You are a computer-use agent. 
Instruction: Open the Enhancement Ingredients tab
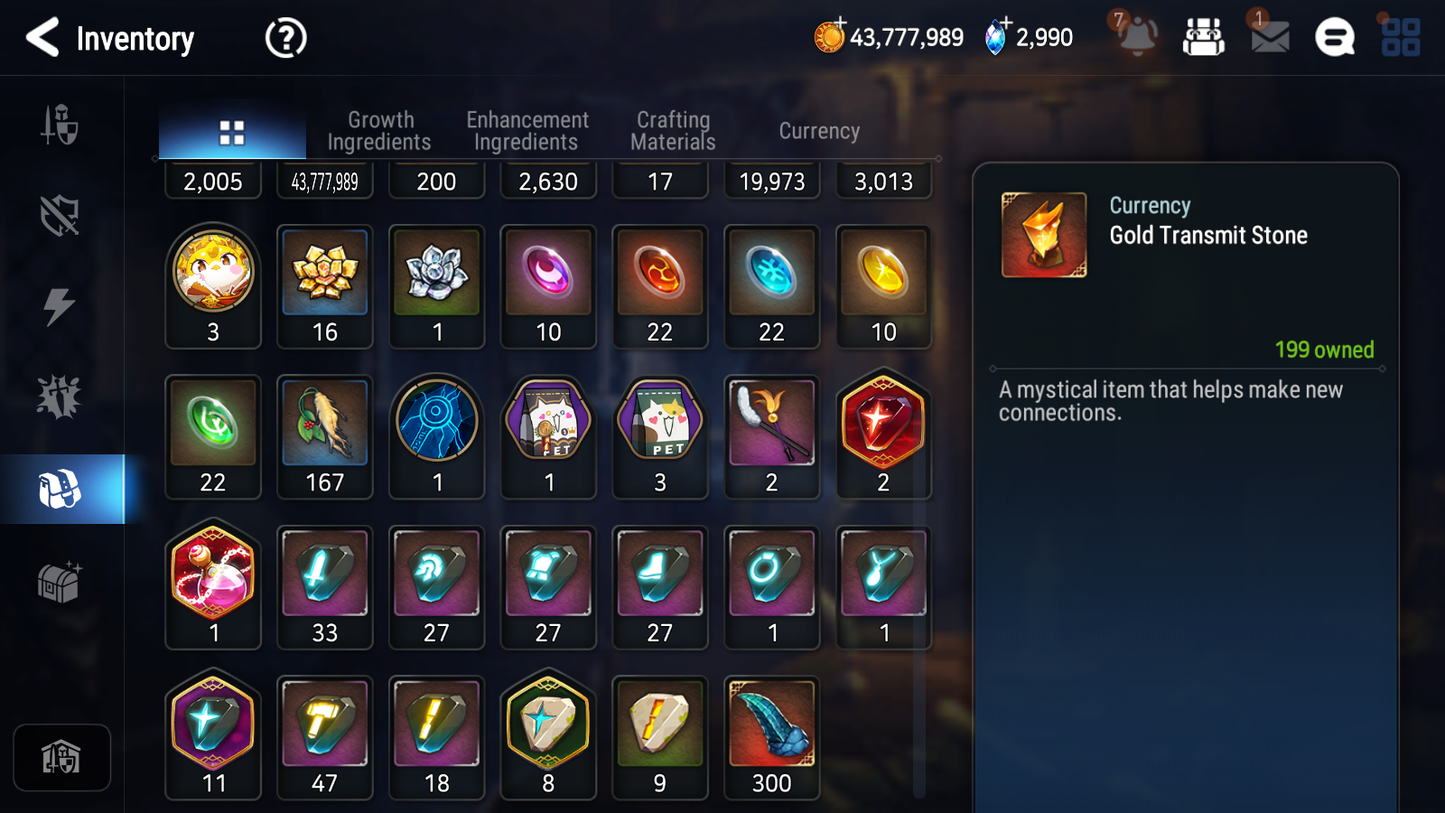tap(527, 131)
